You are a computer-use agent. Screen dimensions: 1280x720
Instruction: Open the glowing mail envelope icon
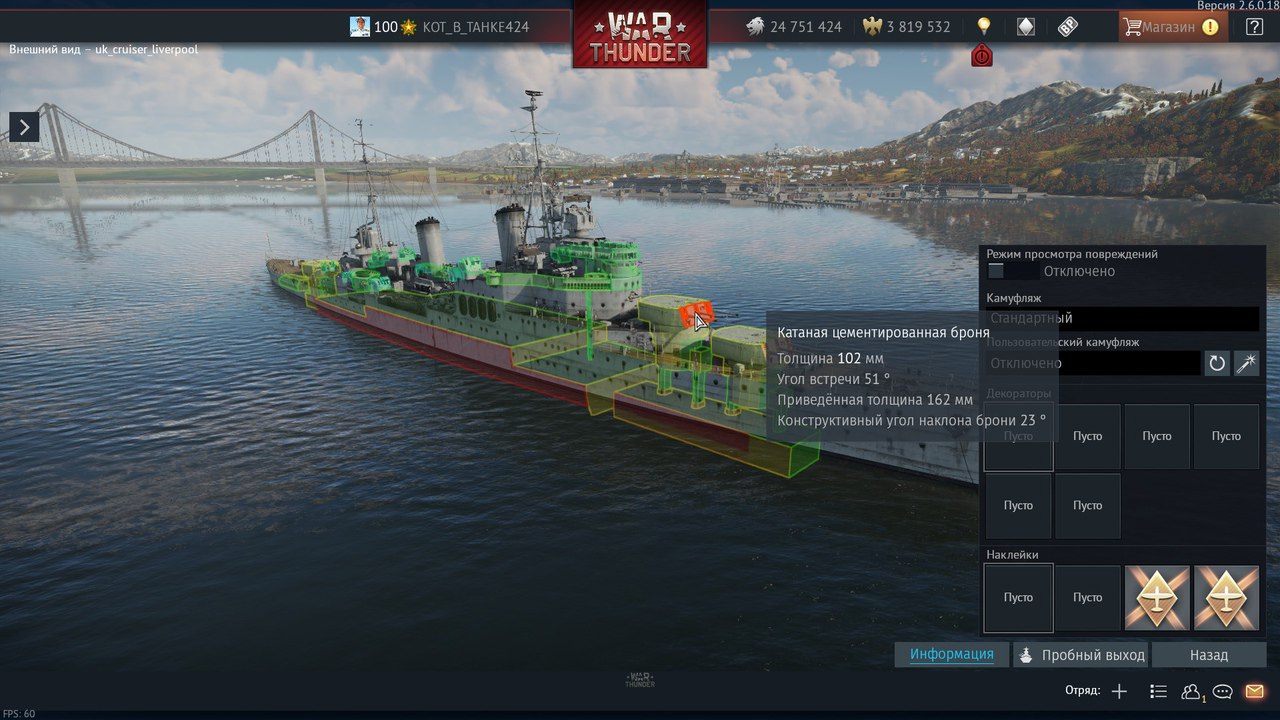1254,691
